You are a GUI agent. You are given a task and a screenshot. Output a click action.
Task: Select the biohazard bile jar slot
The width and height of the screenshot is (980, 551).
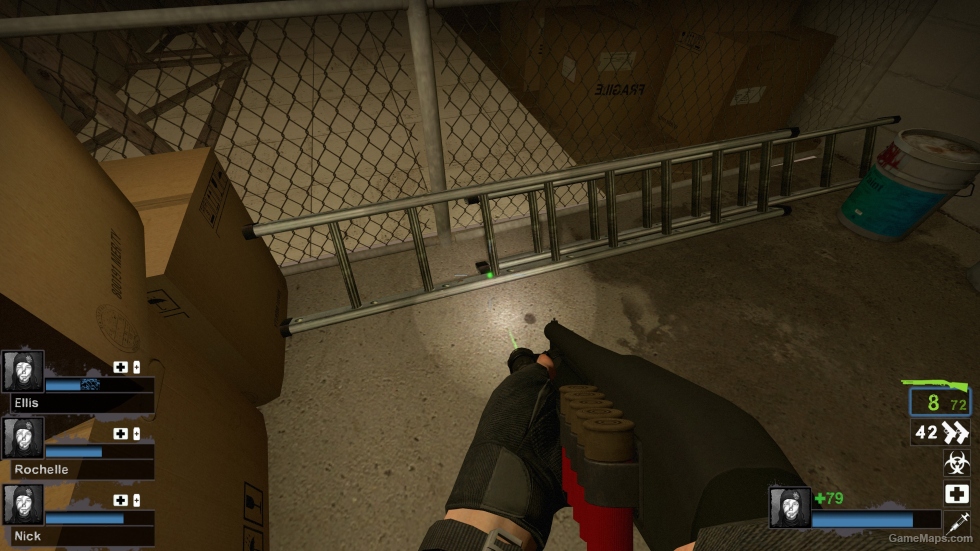tap(956, 463)
